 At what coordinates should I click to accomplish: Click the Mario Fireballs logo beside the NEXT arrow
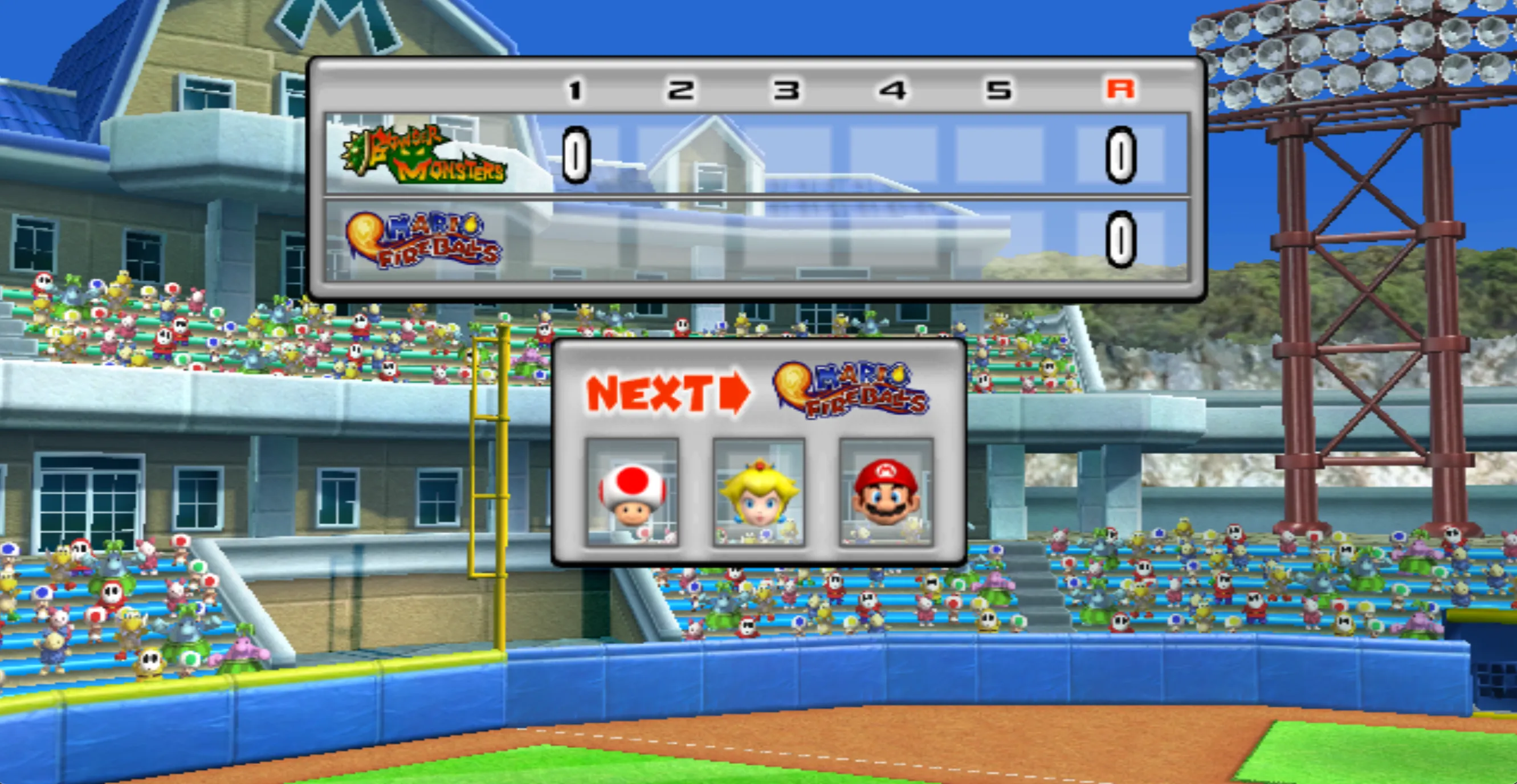pos(850,390)
